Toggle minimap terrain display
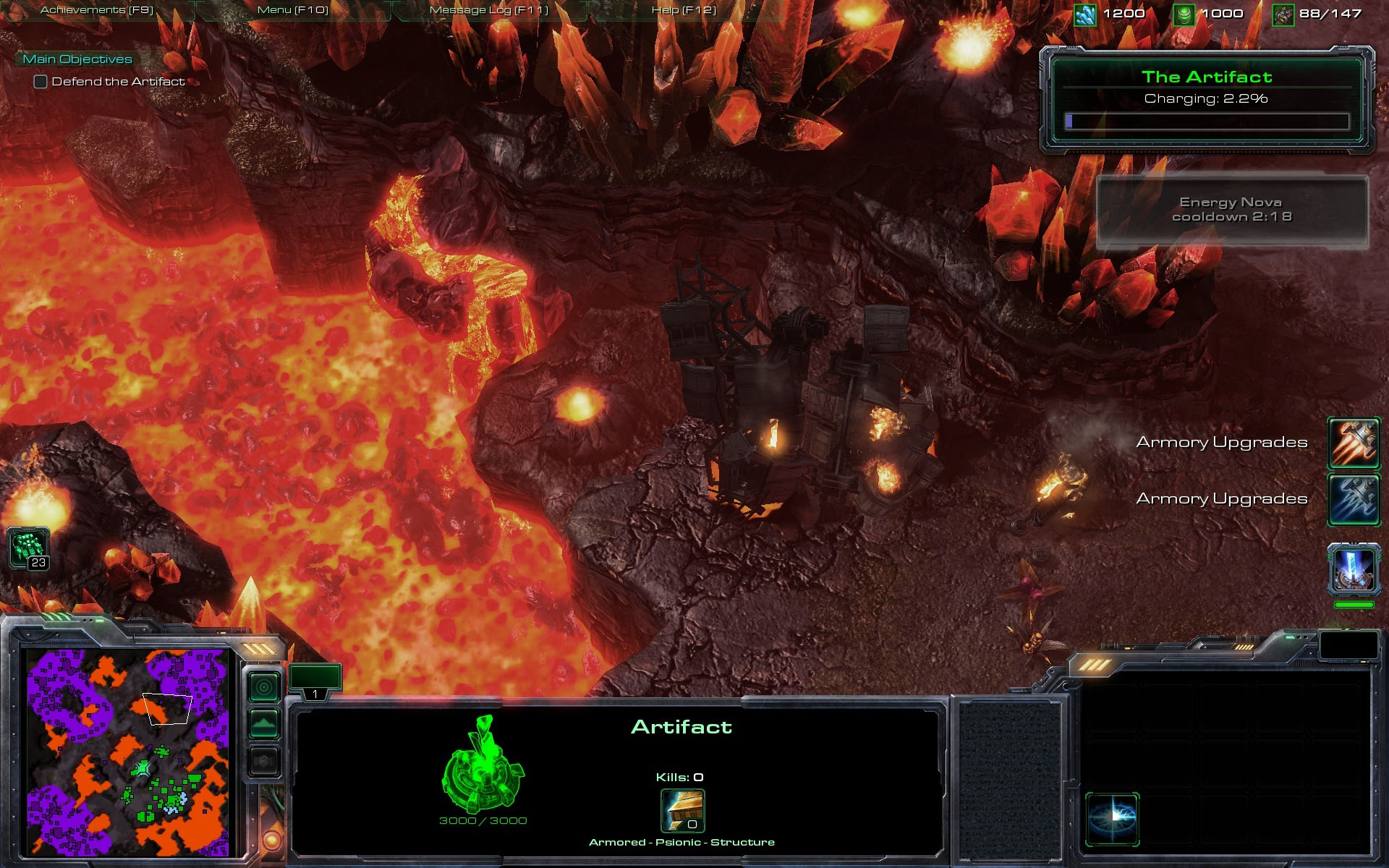The width and height of the screenshot is (1389, 868). 264,723
